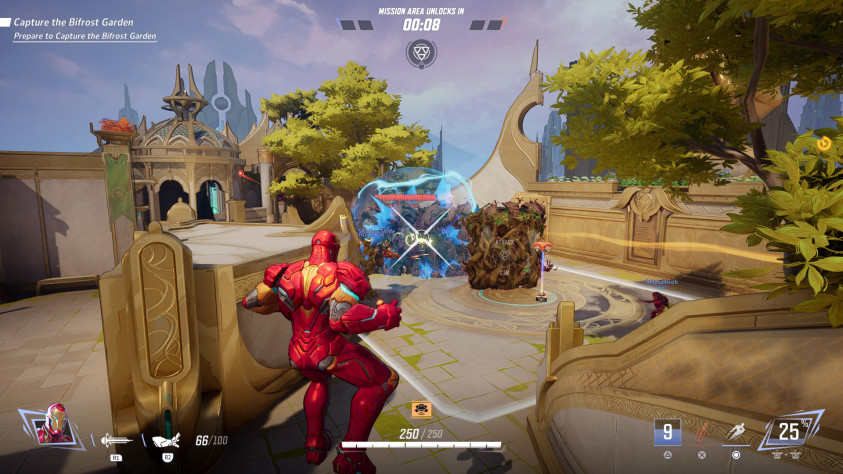This screenshot has width=843, height=474.
Task: Open the Capture the Bifrost Garden objective tracker
Action: (73, 21)
